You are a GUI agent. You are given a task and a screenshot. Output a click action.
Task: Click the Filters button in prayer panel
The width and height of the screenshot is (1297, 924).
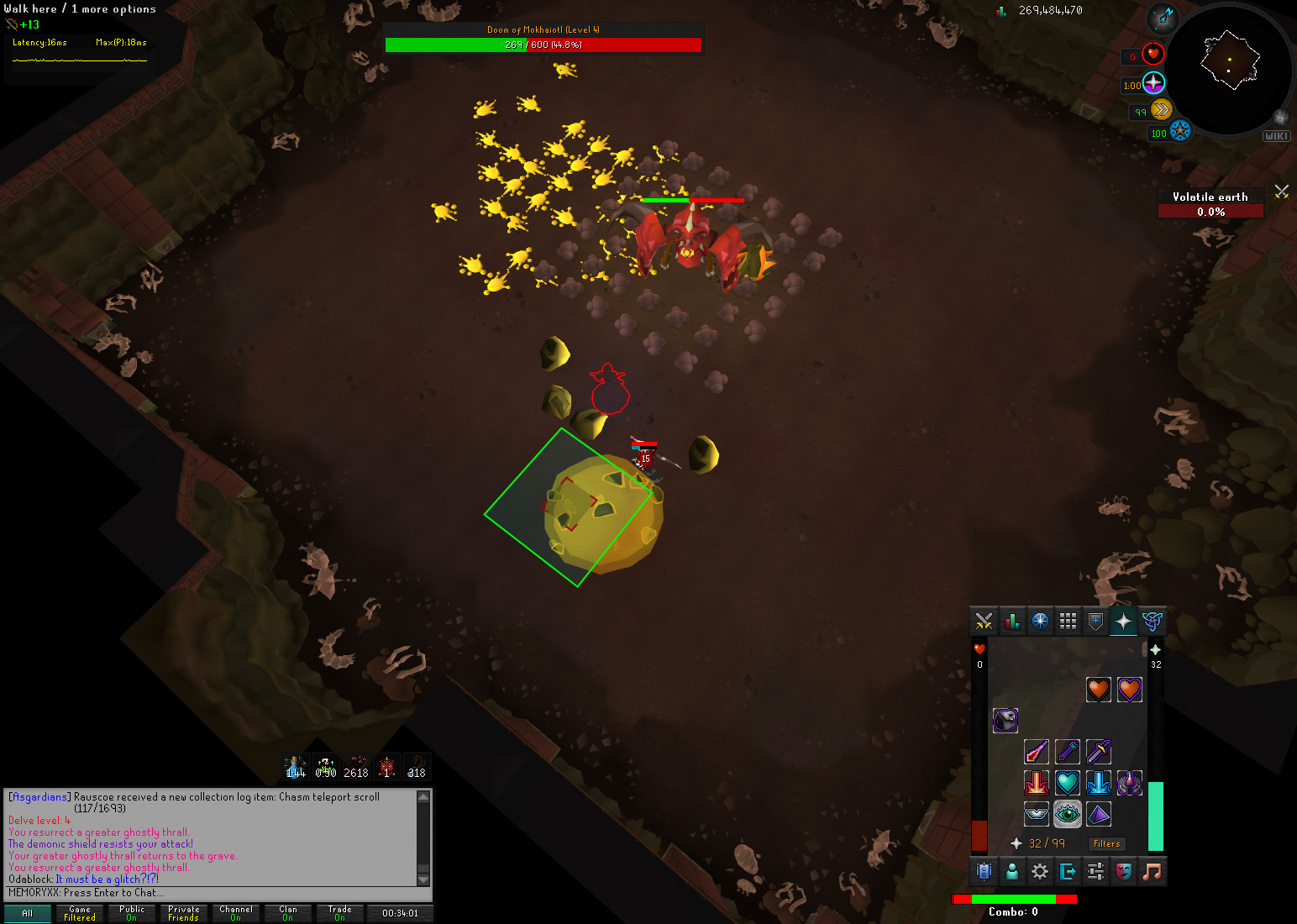click(1106, 843)
